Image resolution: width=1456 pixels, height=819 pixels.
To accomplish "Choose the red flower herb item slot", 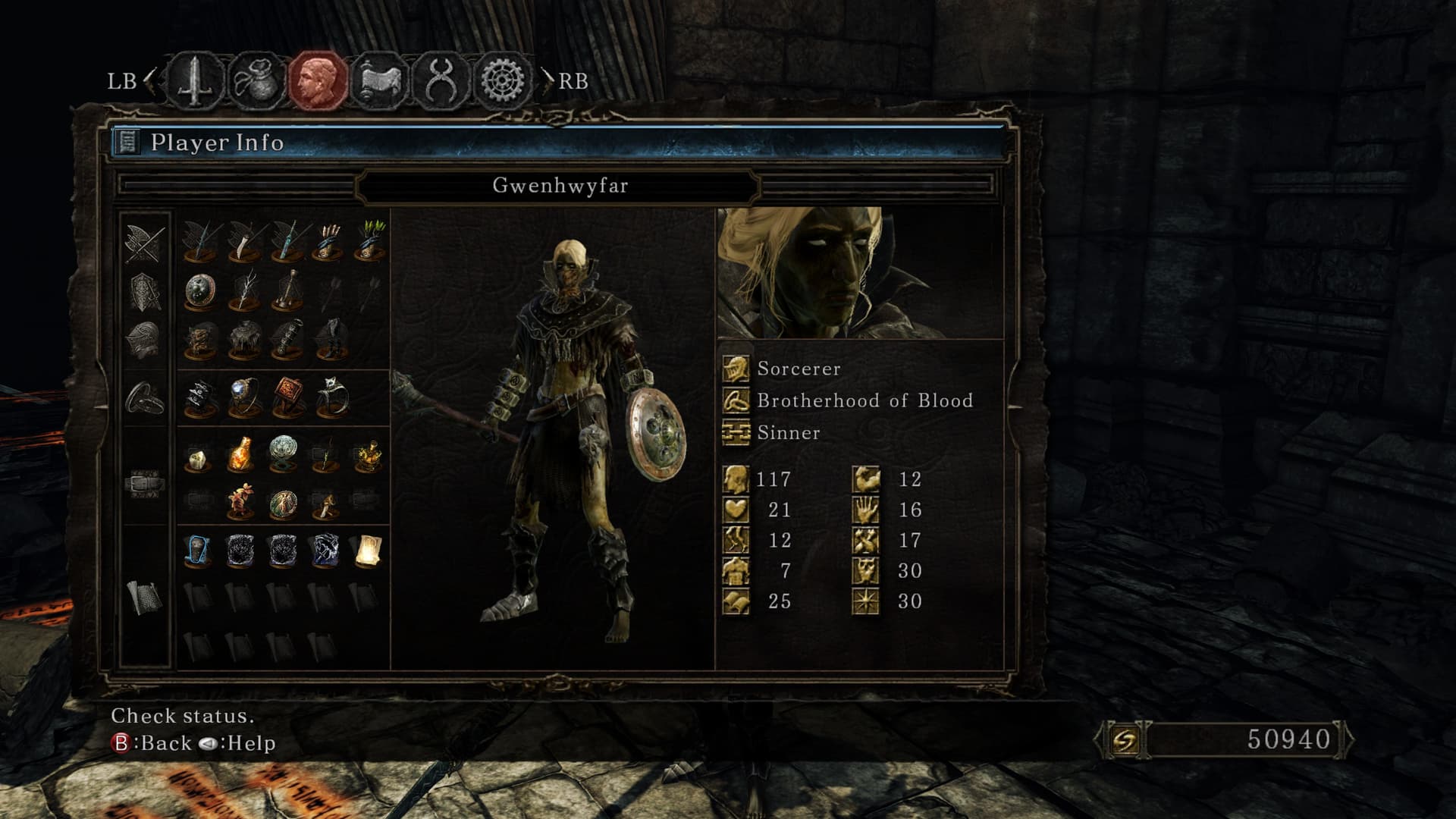I will (240, 501).
